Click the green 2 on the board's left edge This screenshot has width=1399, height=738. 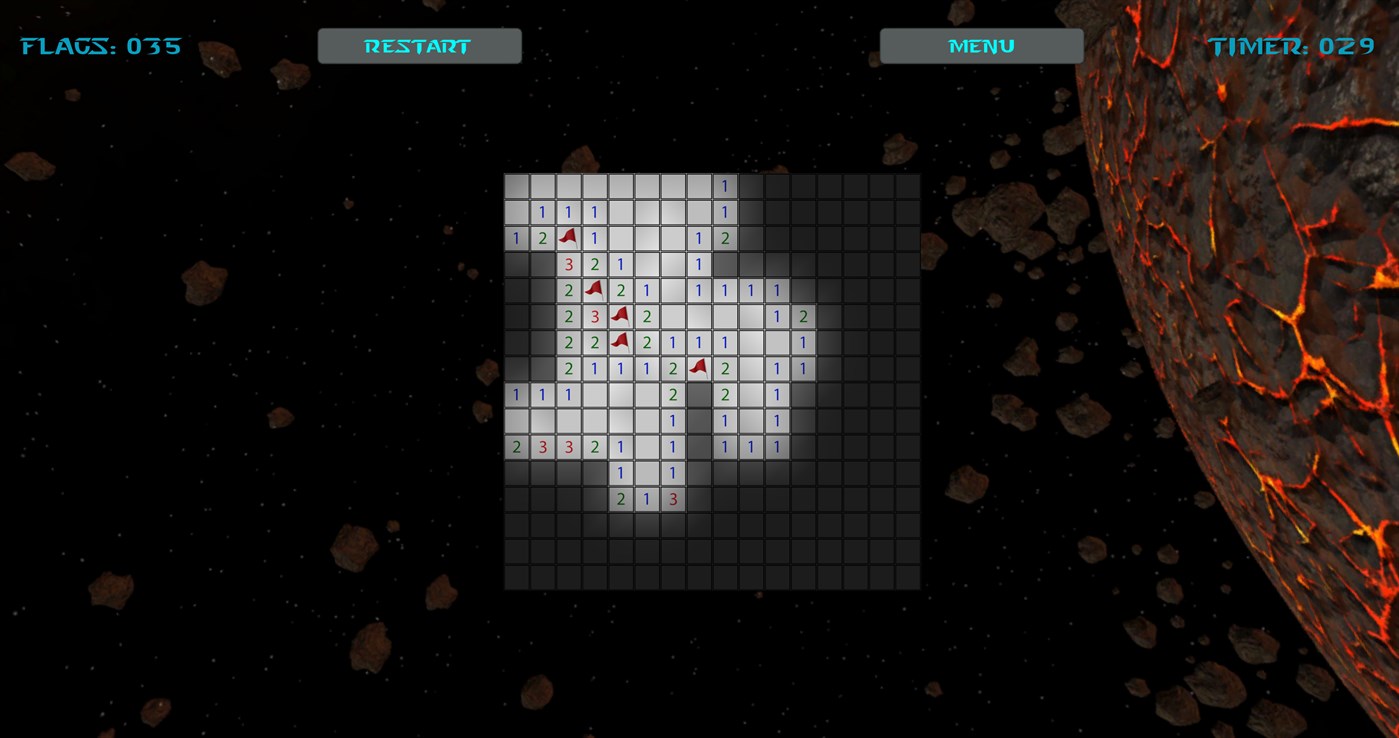515,447
